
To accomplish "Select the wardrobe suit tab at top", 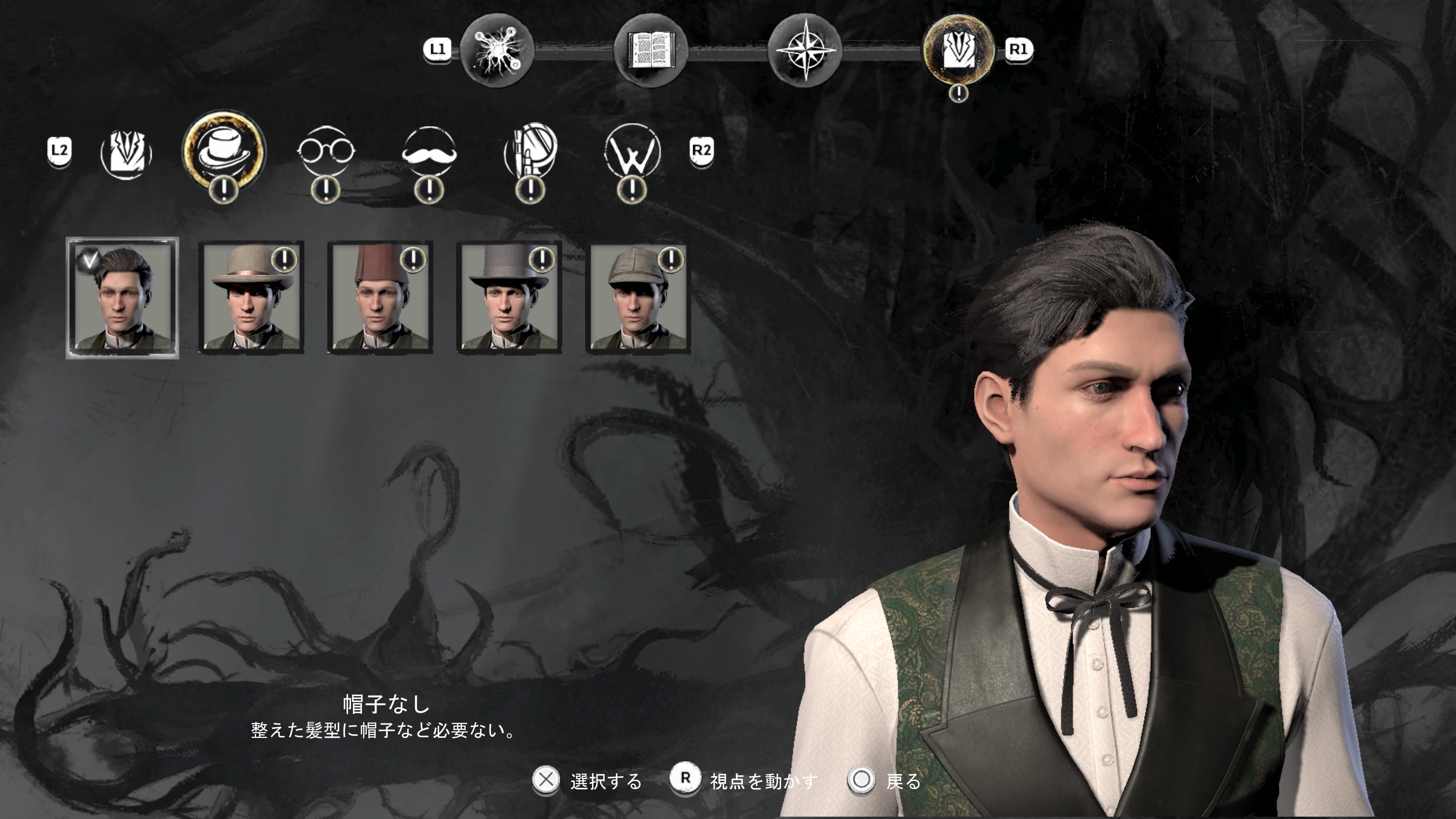I will pyautogui.click(x=959, y=50).
